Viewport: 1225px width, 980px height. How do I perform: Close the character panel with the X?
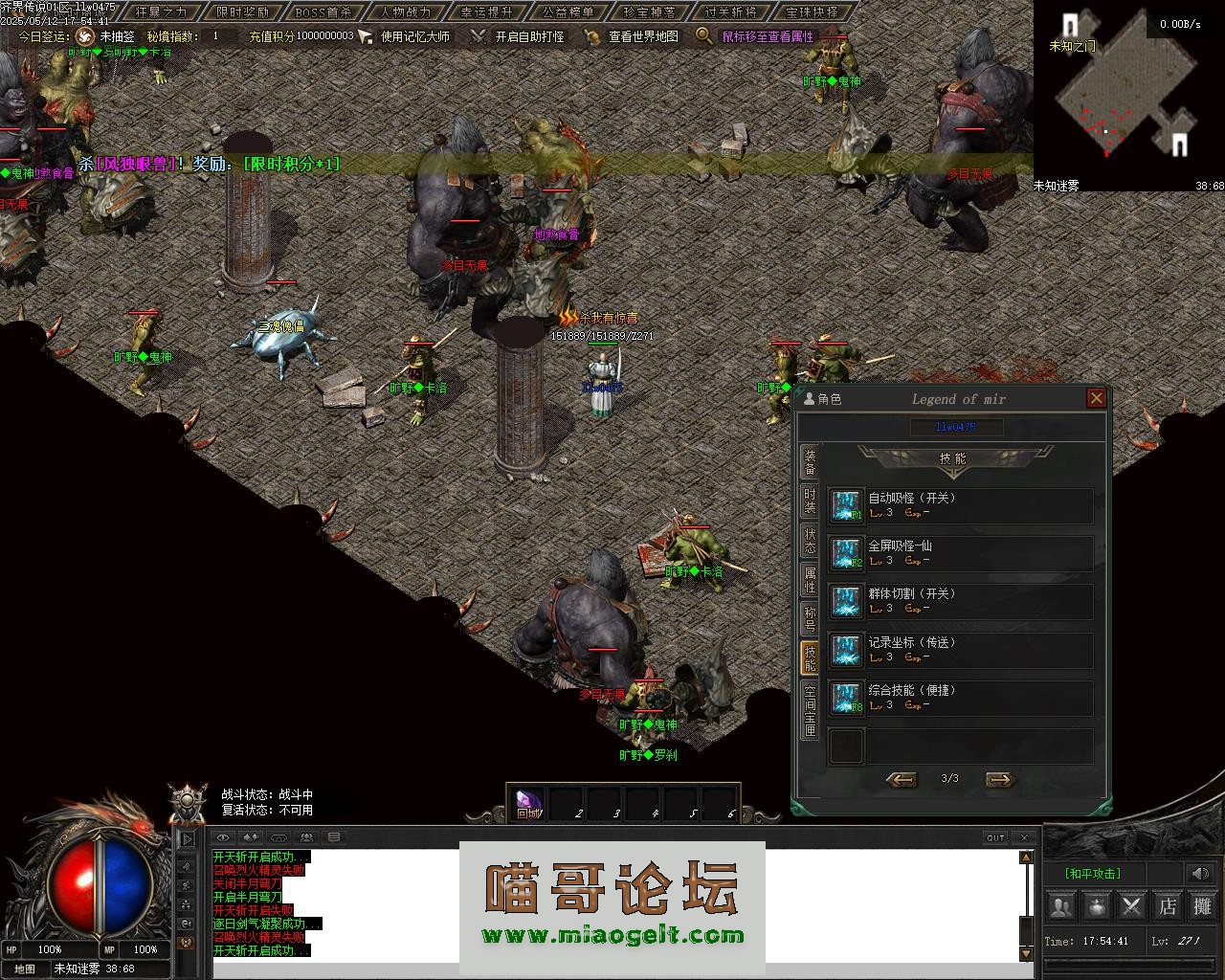[x=1097, y=398]
